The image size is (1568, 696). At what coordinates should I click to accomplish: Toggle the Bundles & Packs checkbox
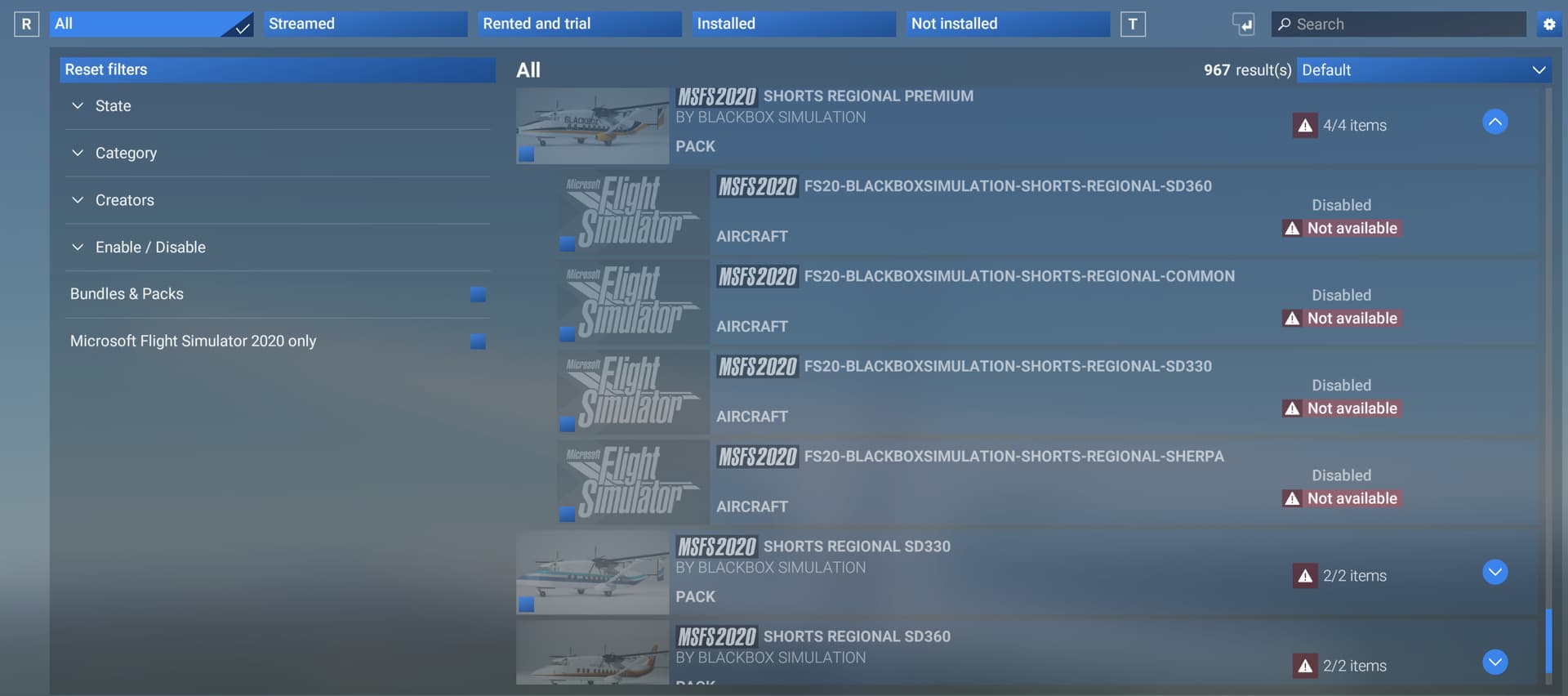pos(478,294)
